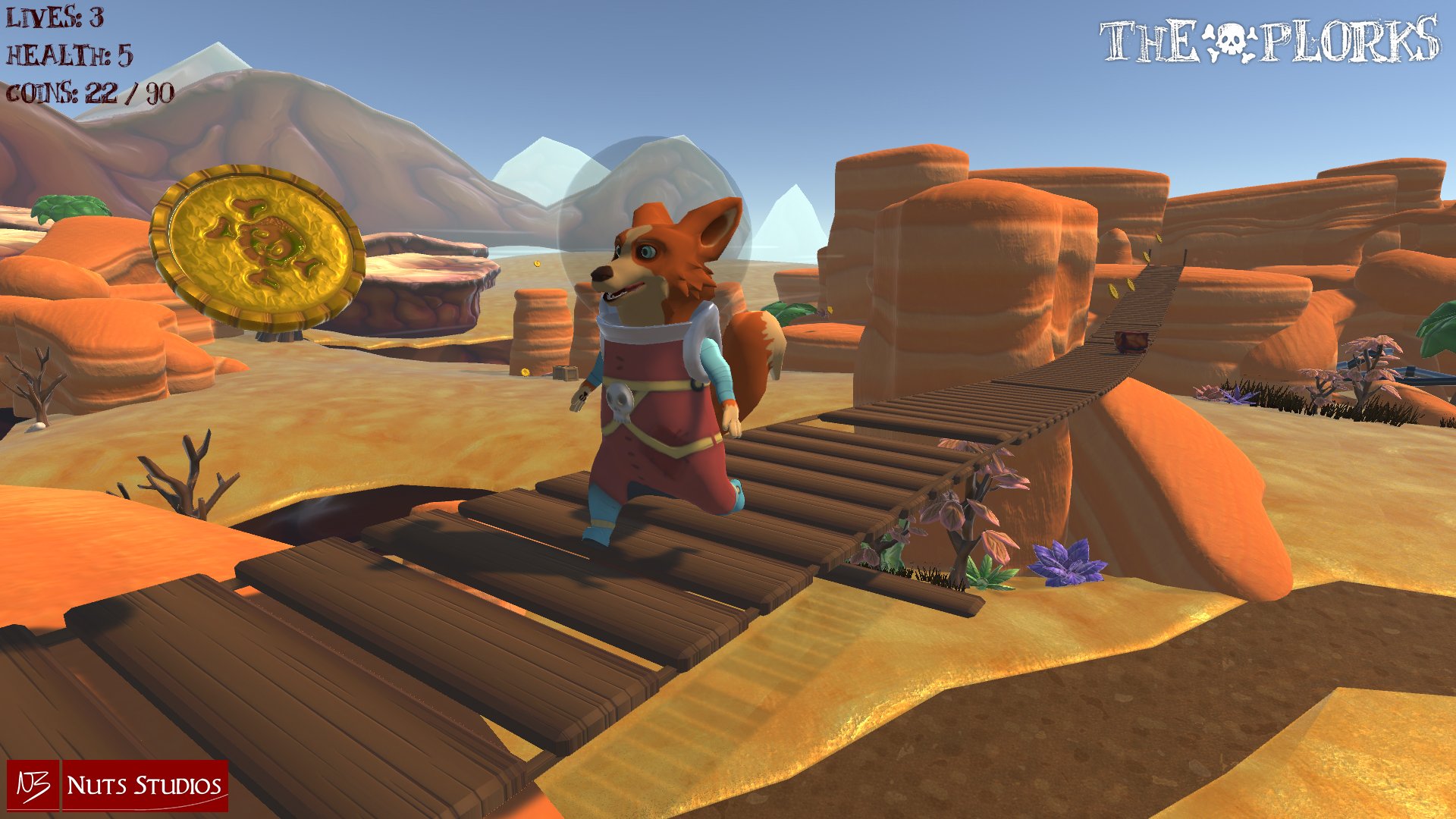This screenshot has width=1456, height=819.
Task: Click the LIVES: 3 counter
Action: [53, 17]
